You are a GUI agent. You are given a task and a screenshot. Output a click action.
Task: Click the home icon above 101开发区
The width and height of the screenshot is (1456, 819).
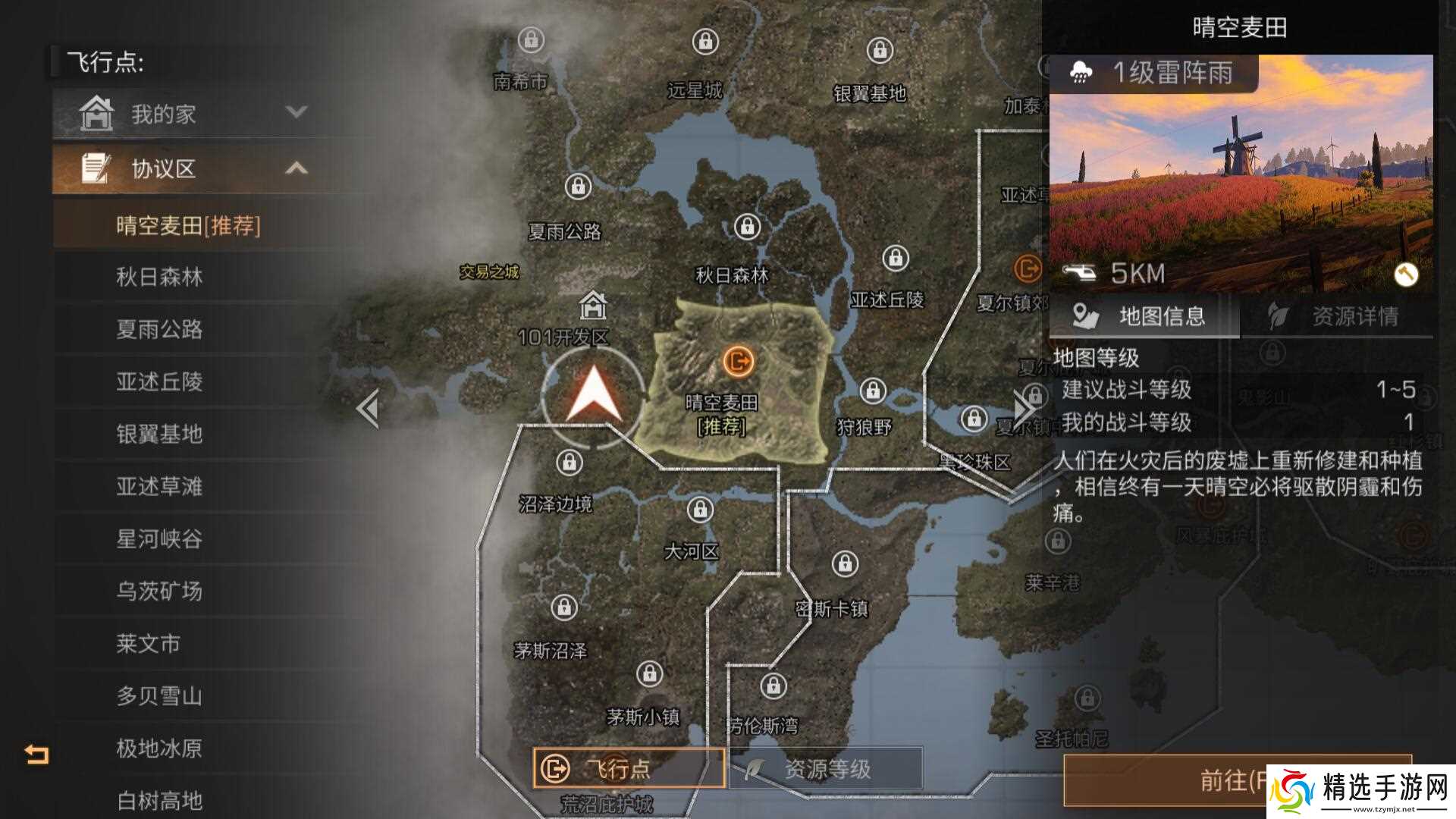coord(595,307)
